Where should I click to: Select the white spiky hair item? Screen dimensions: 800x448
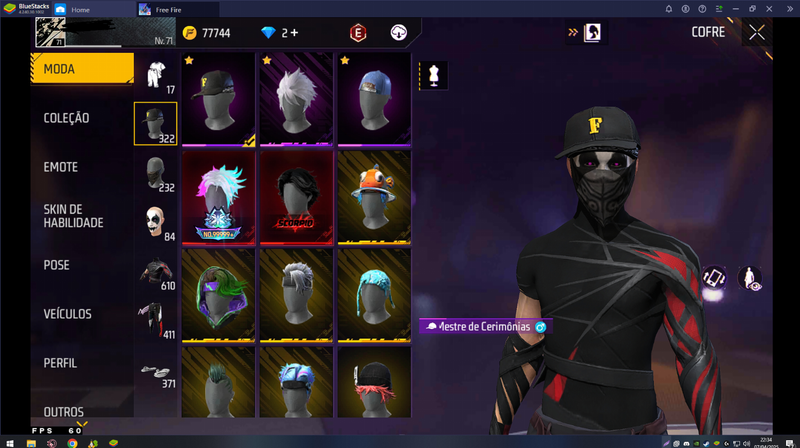point(297,98)
